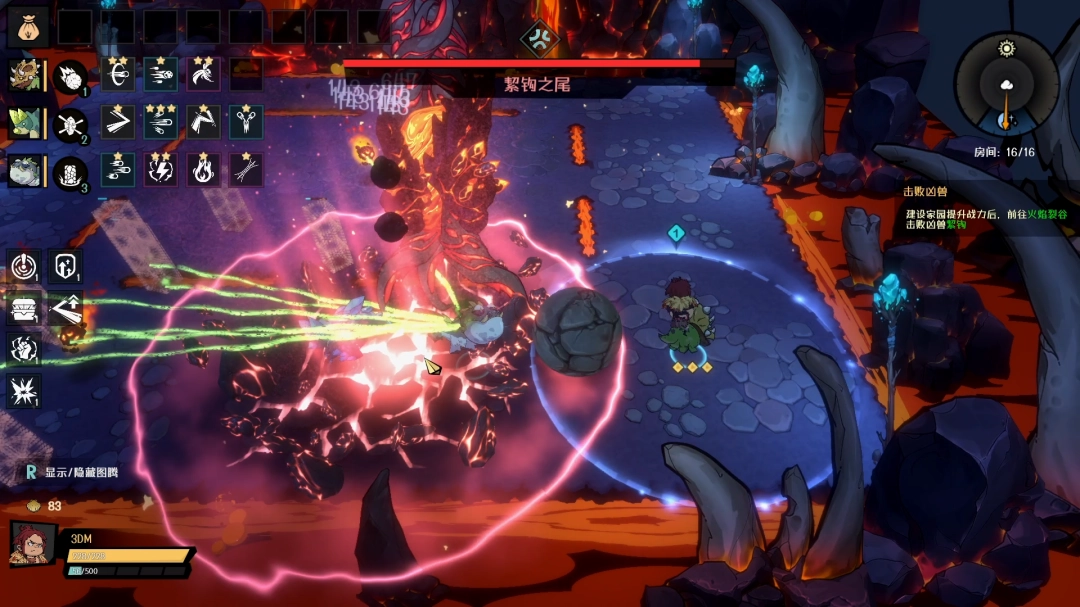This screenshot has width=1080, height=607.
Task: Select the green spiked dinosaur portrait
Action: [24, 122]
